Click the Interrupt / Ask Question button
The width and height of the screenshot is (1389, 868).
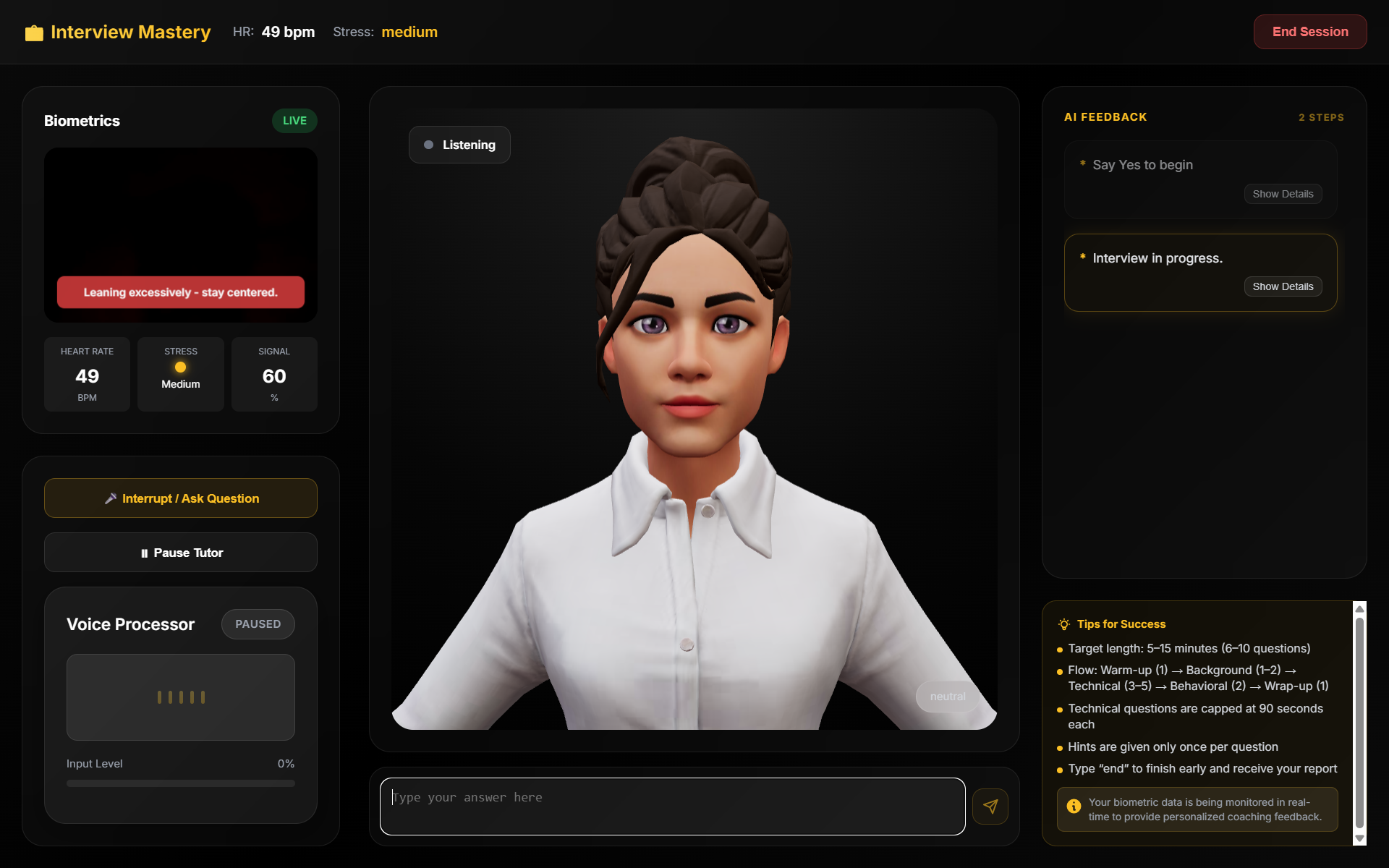181,498
